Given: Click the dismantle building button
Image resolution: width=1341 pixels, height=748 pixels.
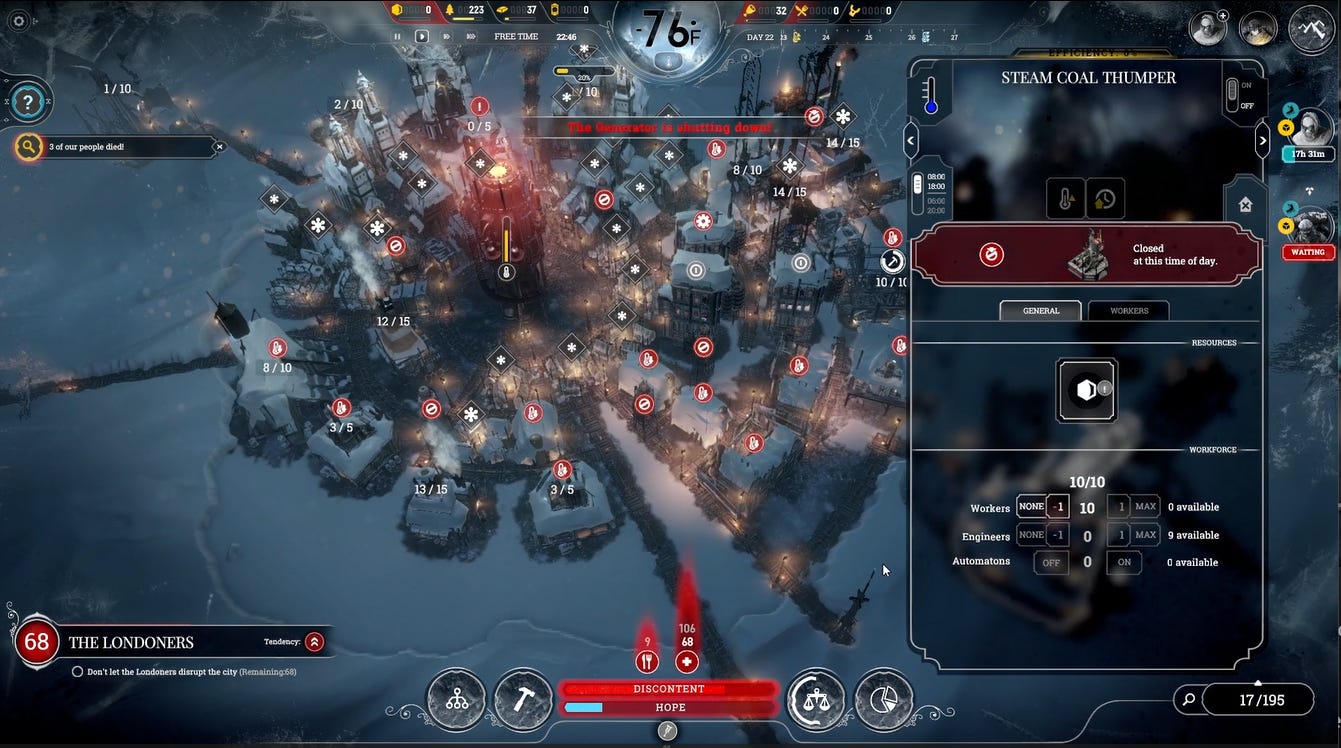Looking at the screenshot, I should pyautogui.click(x=1245, y=205).
